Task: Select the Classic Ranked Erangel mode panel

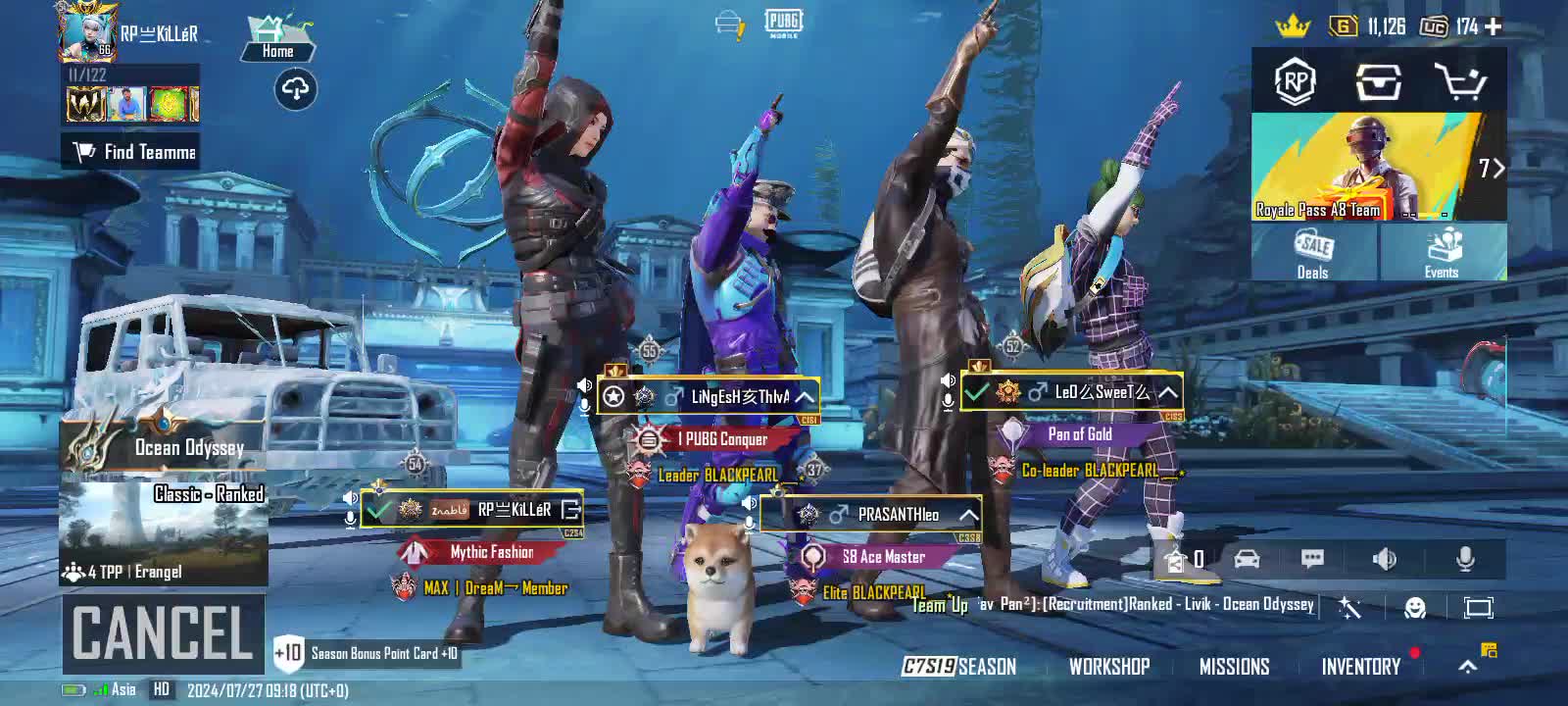Action: point(164,532)
